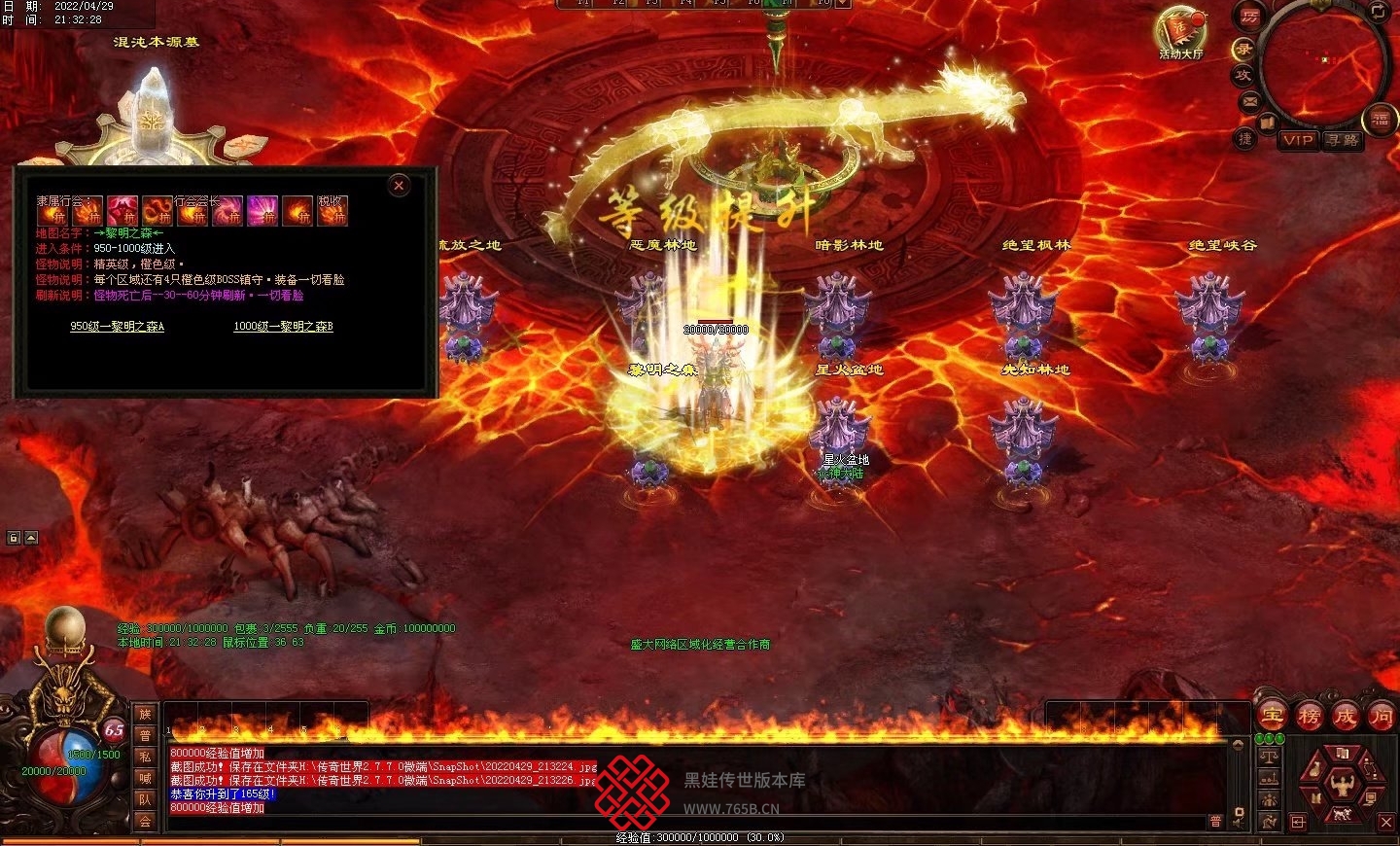Click the 问 help button
1400x846 pixels.
1381,717
